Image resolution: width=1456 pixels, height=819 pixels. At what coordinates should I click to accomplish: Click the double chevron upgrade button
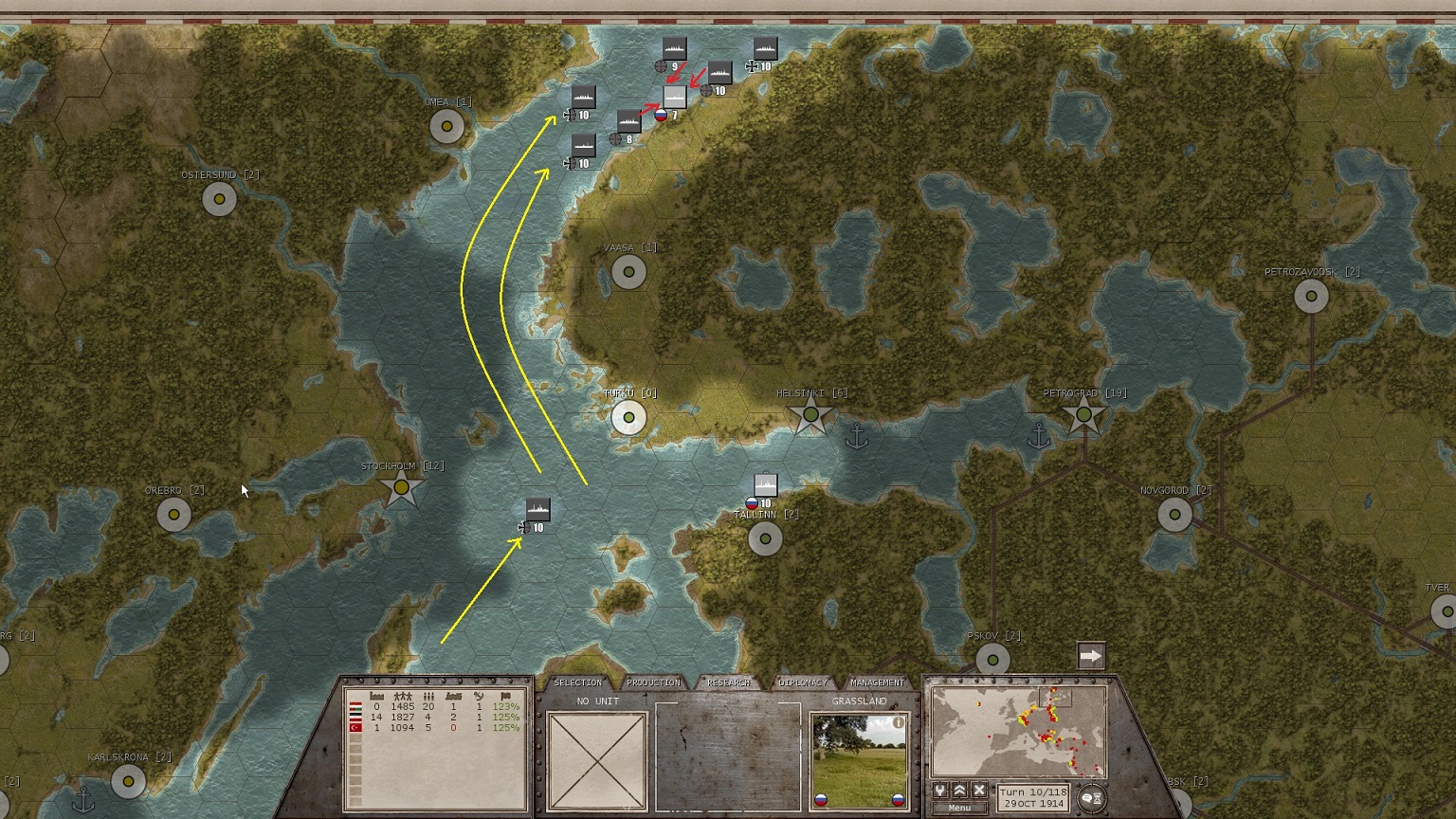tap(959, 791)
